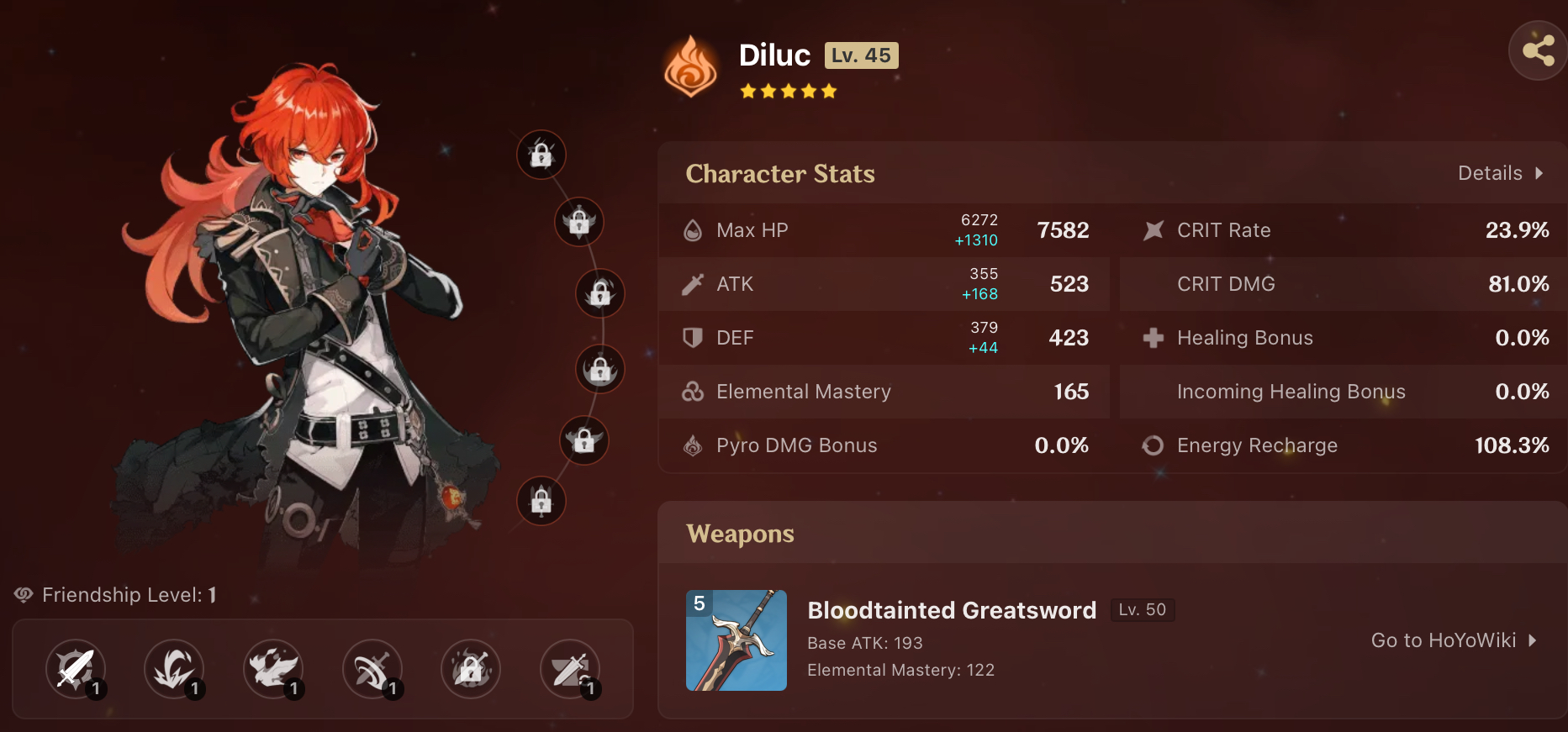
Task: Select Diluc's Normal Attack talent icon
Action: coord(74,668)
